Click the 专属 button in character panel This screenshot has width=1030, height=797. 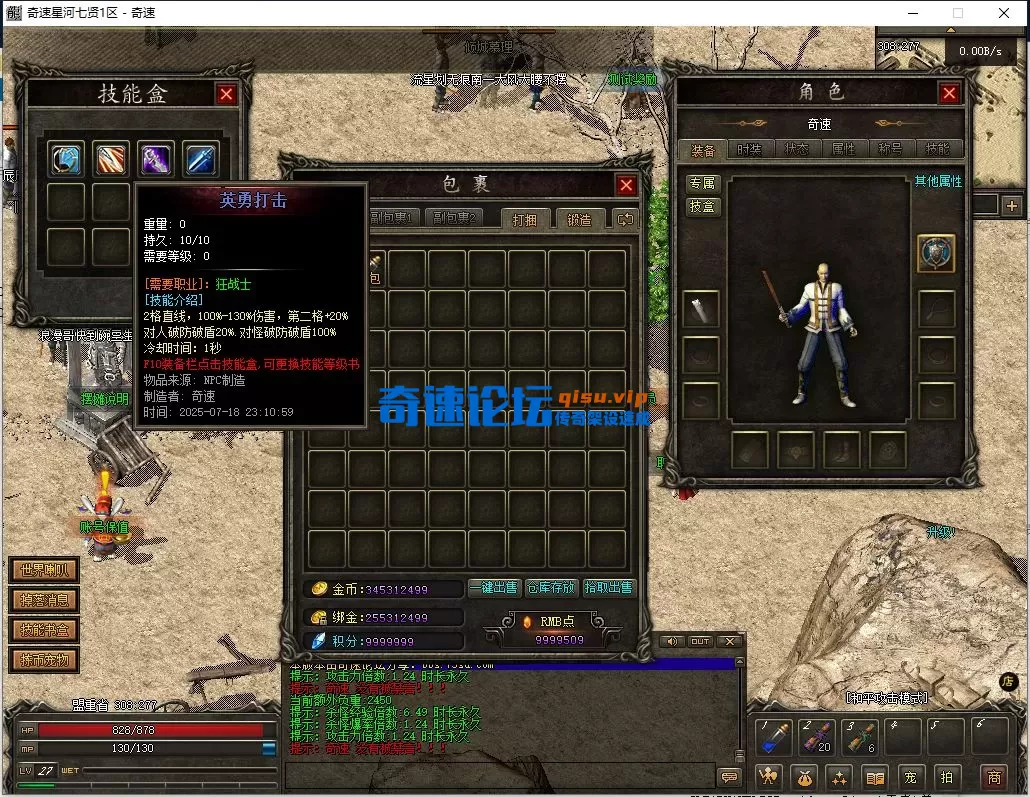[x=703, y=183]
